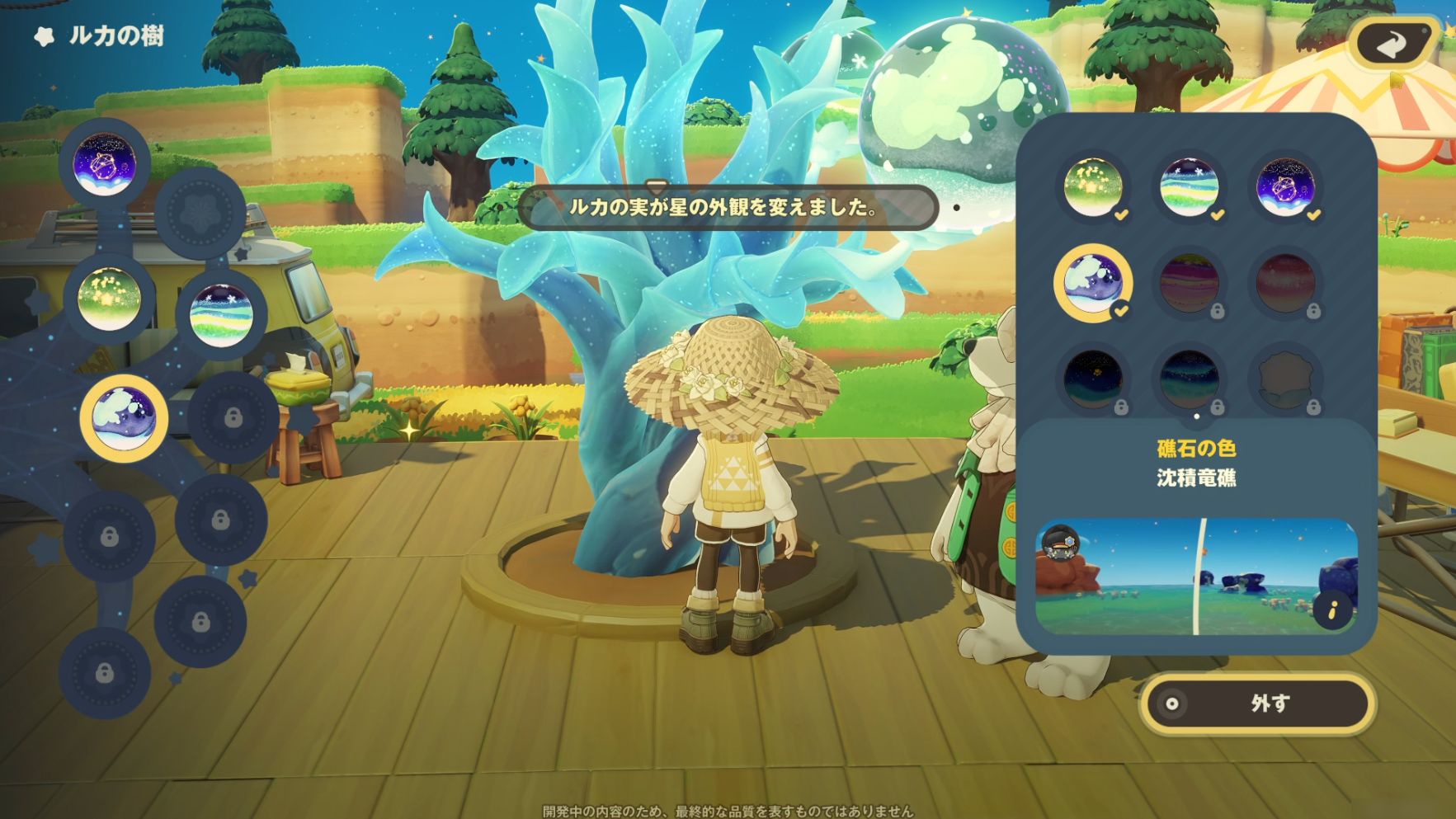Click the lock icon on the pink-striped reef swatch
The height and width of the screenshot is (819, 1456).
(1218, 312)
